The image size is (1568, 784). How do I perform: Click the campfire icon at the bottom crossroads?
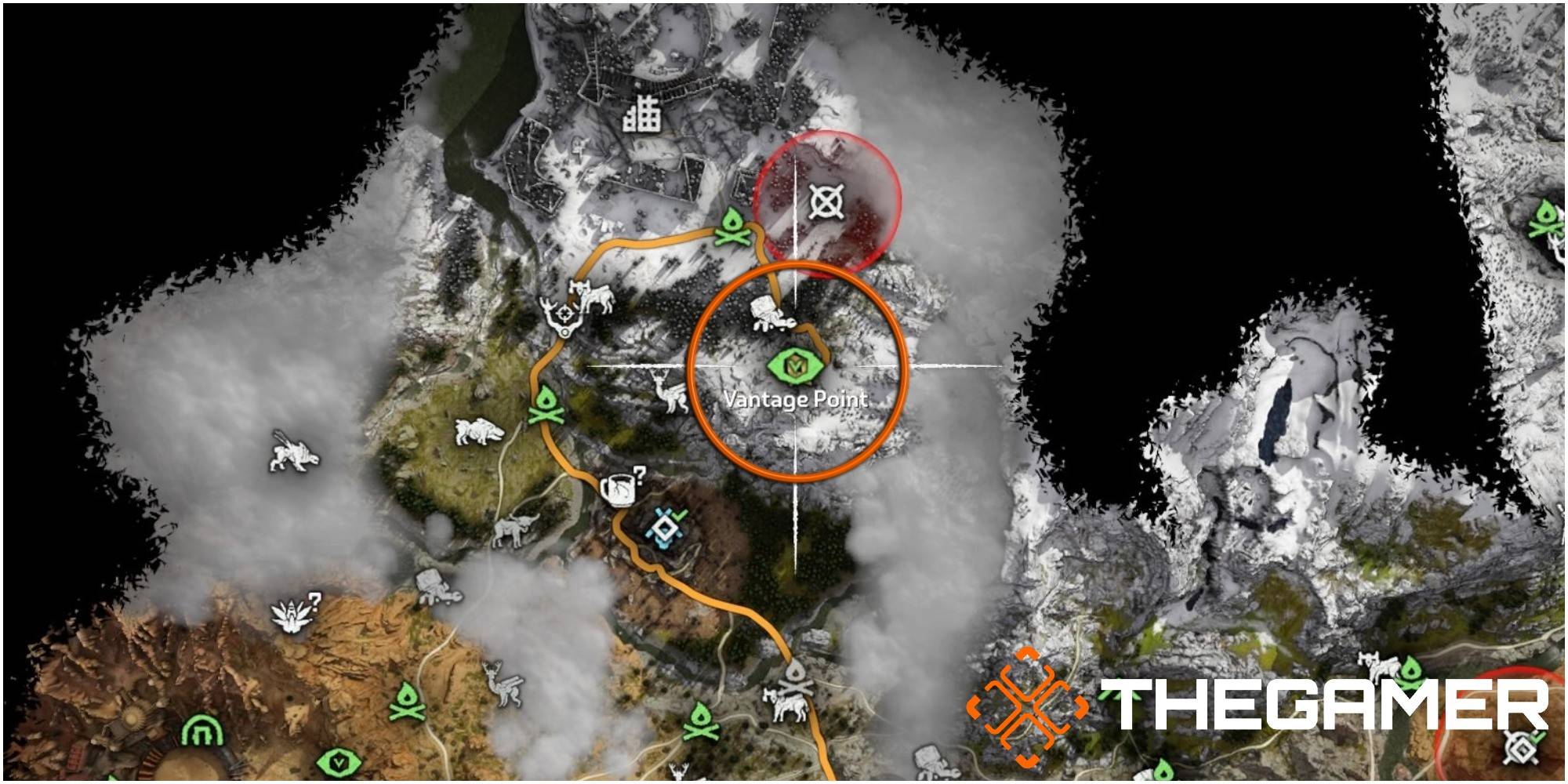[x=797, y=674]
